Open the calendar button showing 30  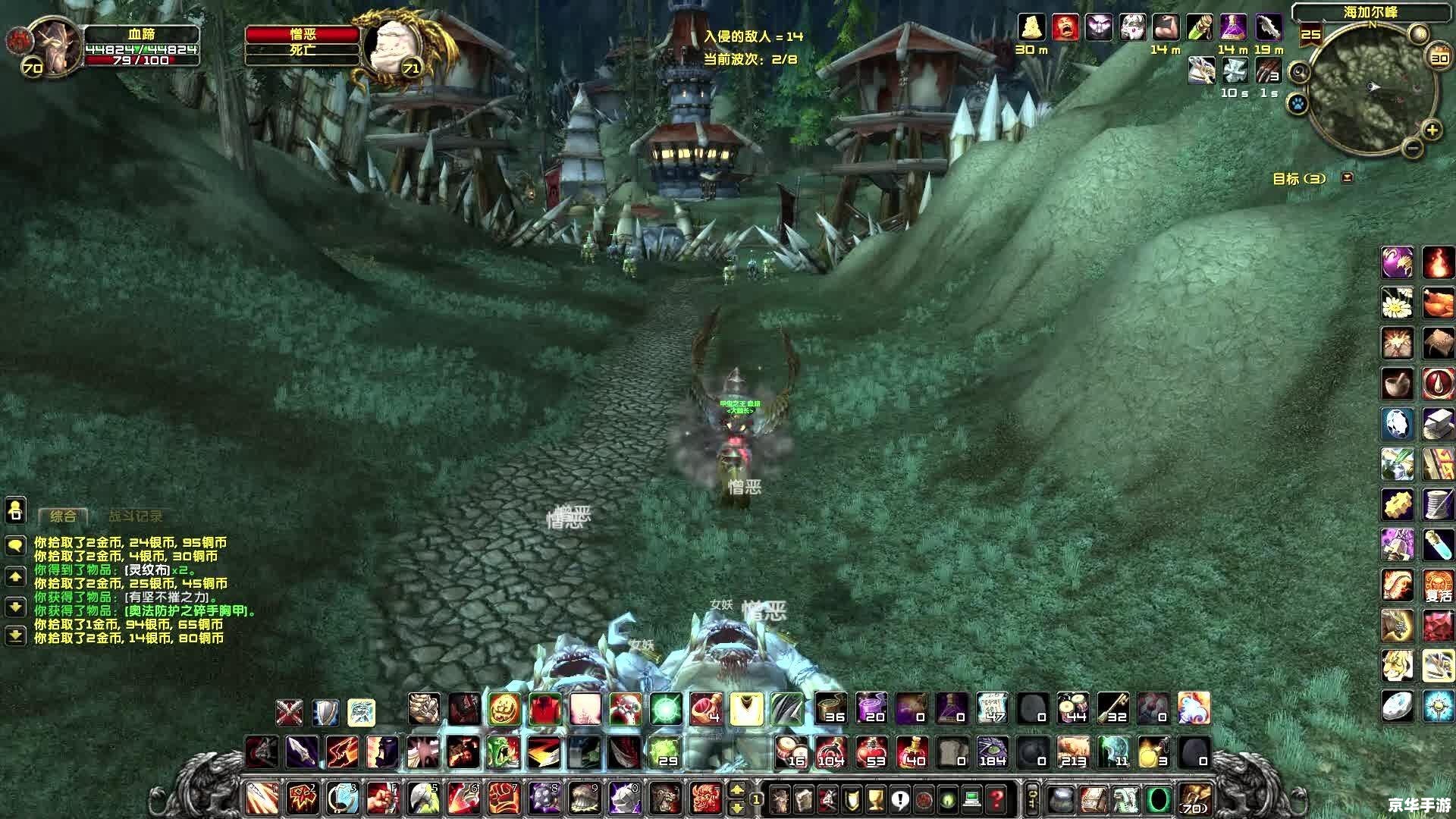pyautogui.click(x=1439, y=58)
